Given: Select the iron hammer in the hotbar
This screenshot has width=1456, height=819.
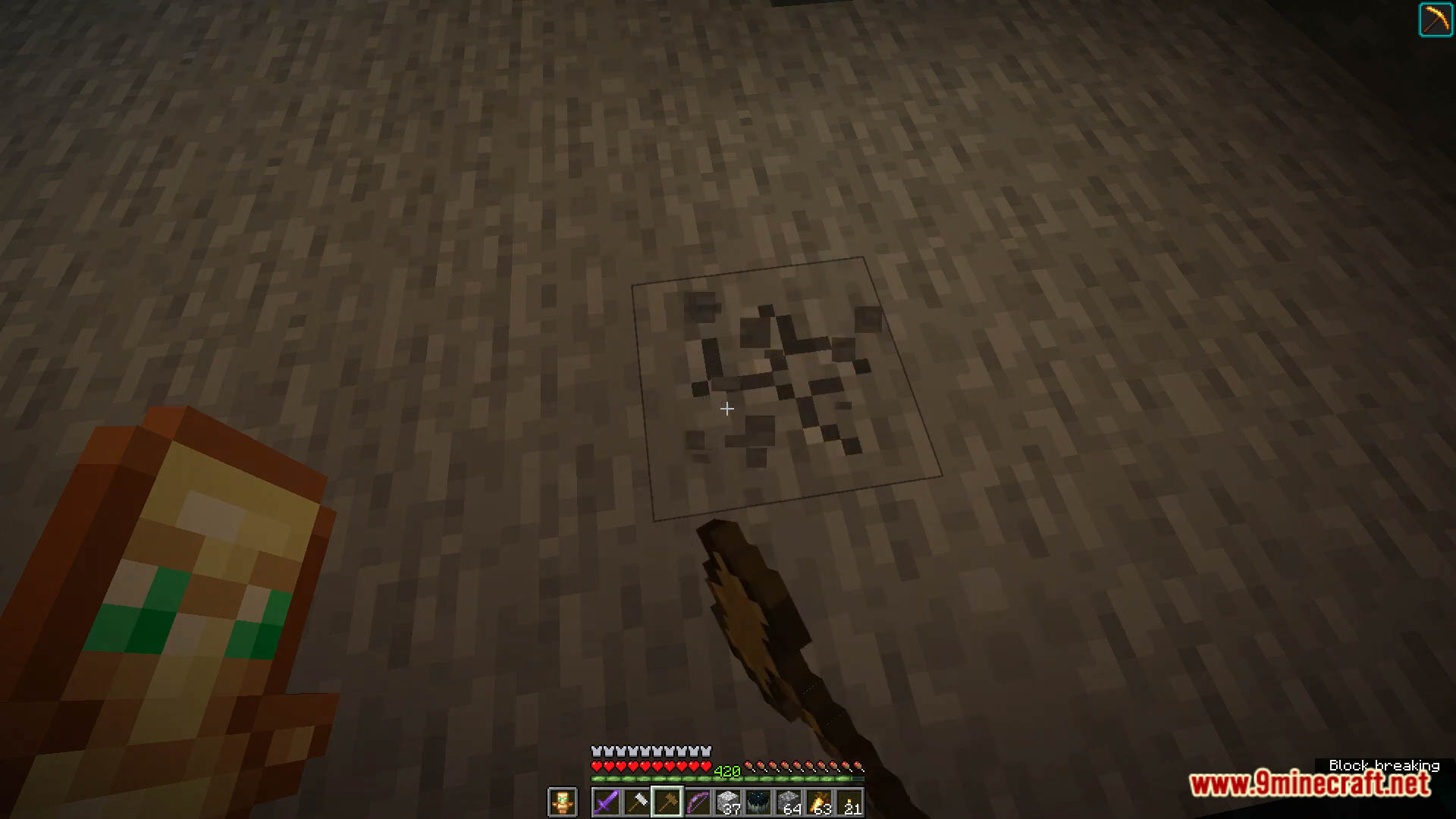Looking at the screenshot, I should [638, 802].
